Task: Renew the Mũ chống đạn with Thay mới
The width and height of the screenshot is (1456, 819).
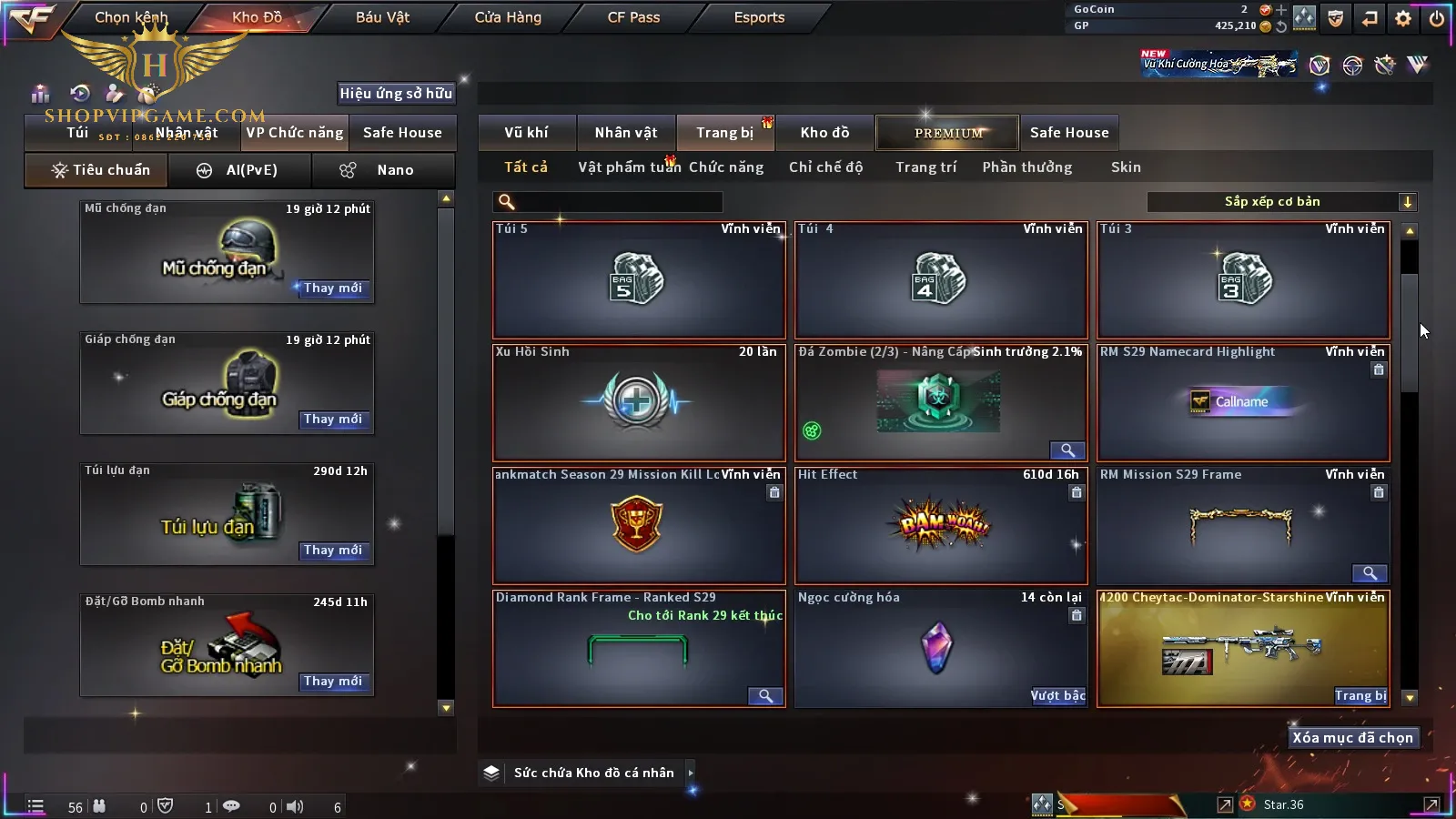Action: tap(333, 288)
